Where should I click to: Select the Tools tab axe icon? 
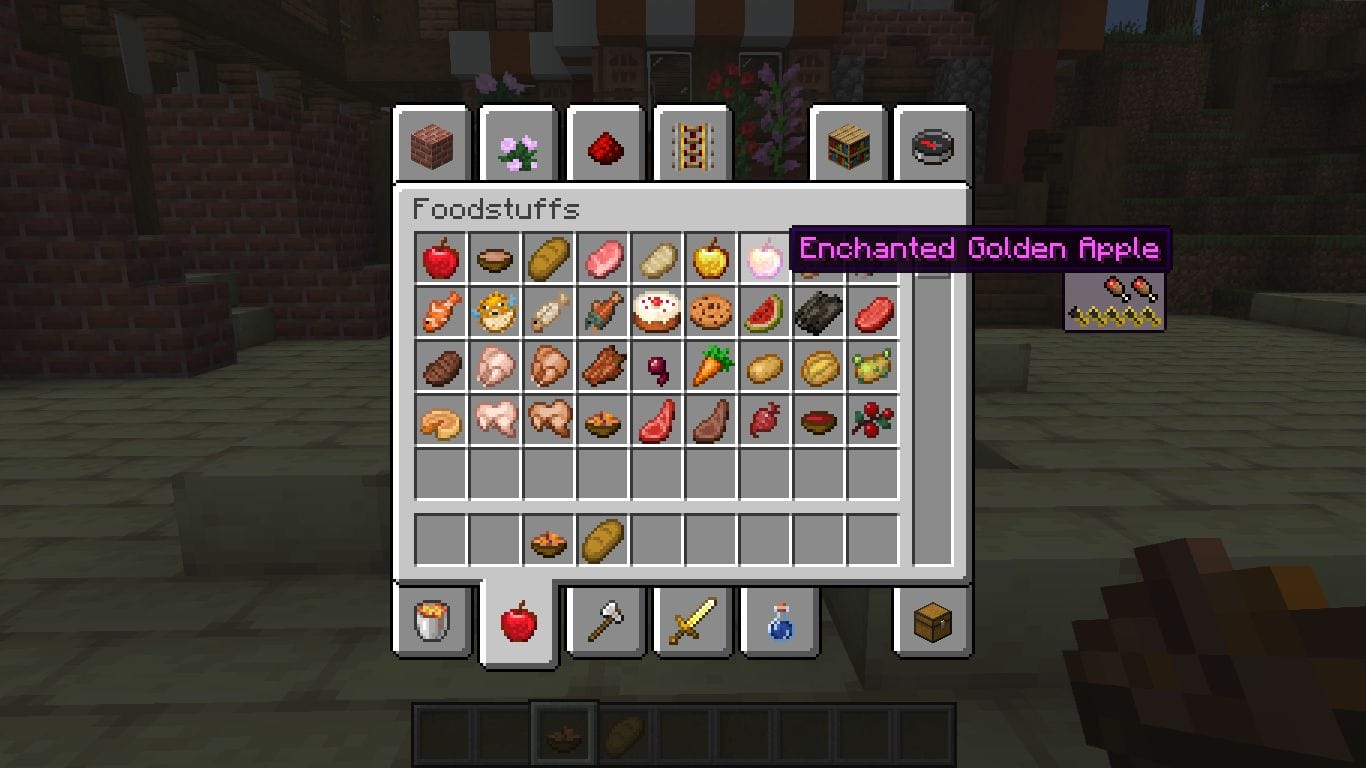pos(605,620)
